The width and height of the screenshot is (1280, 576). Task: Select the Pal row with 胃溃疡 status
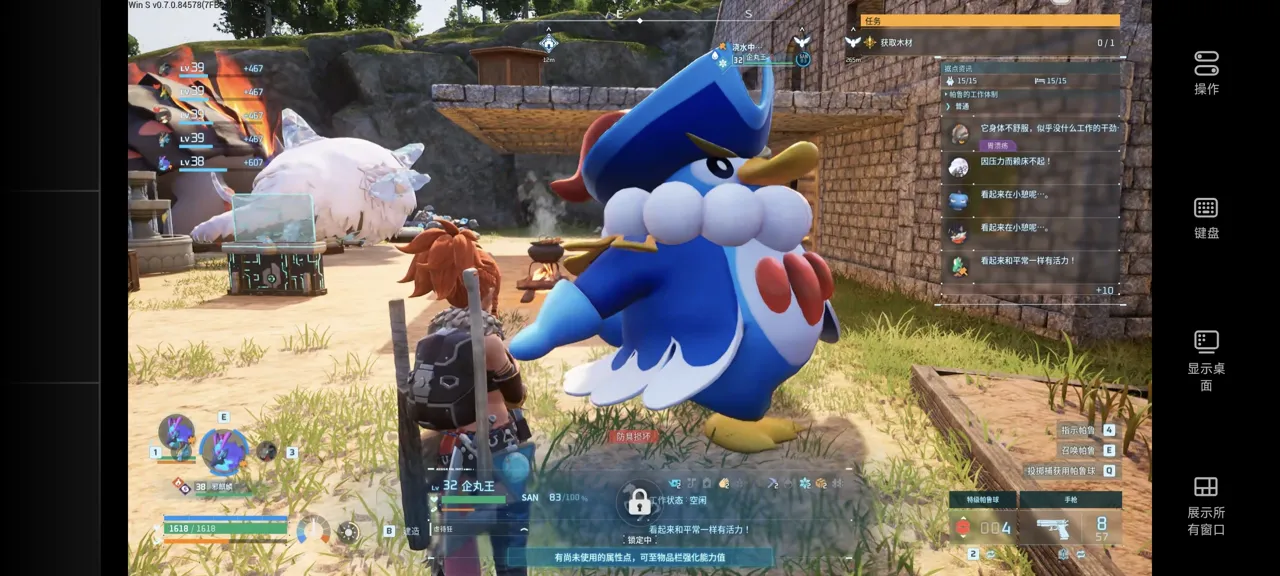[x=1030, y=133]
